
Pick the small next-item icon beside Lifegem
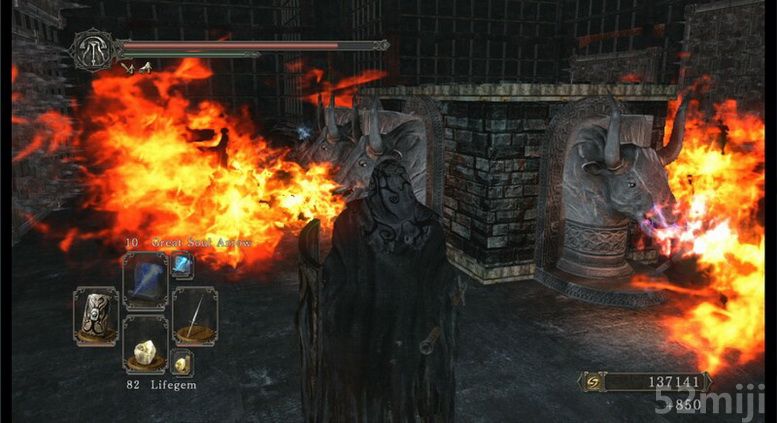click(182, 363)
